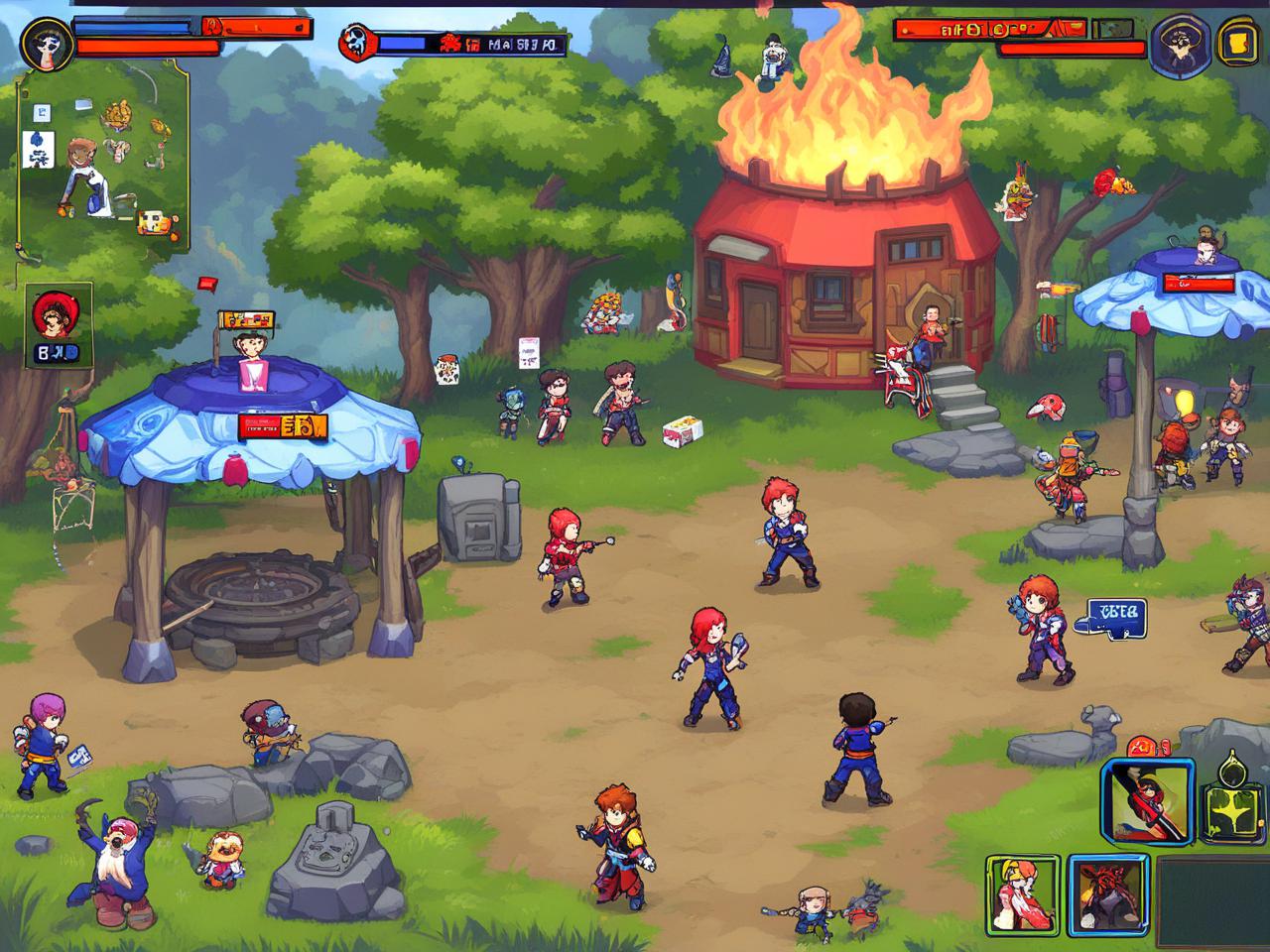Open the yellow square menu button
This screenshot has width=1270, height=952.
[x=1236, y=42]
